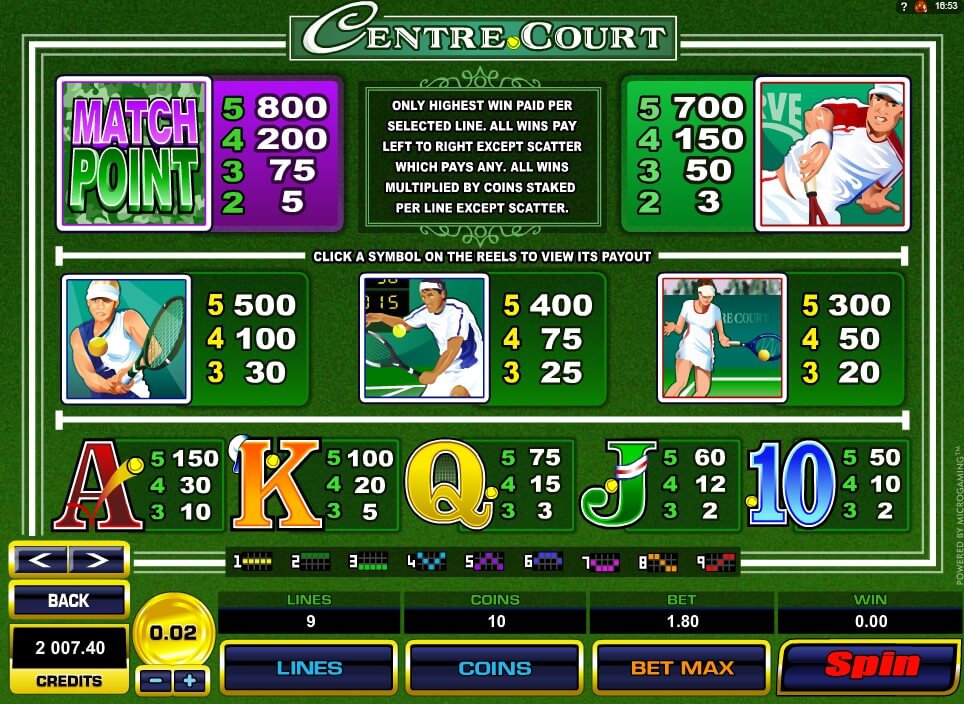Spin the reels with the Spin button
The image size is (964, 704).
(x=871, y=666)
